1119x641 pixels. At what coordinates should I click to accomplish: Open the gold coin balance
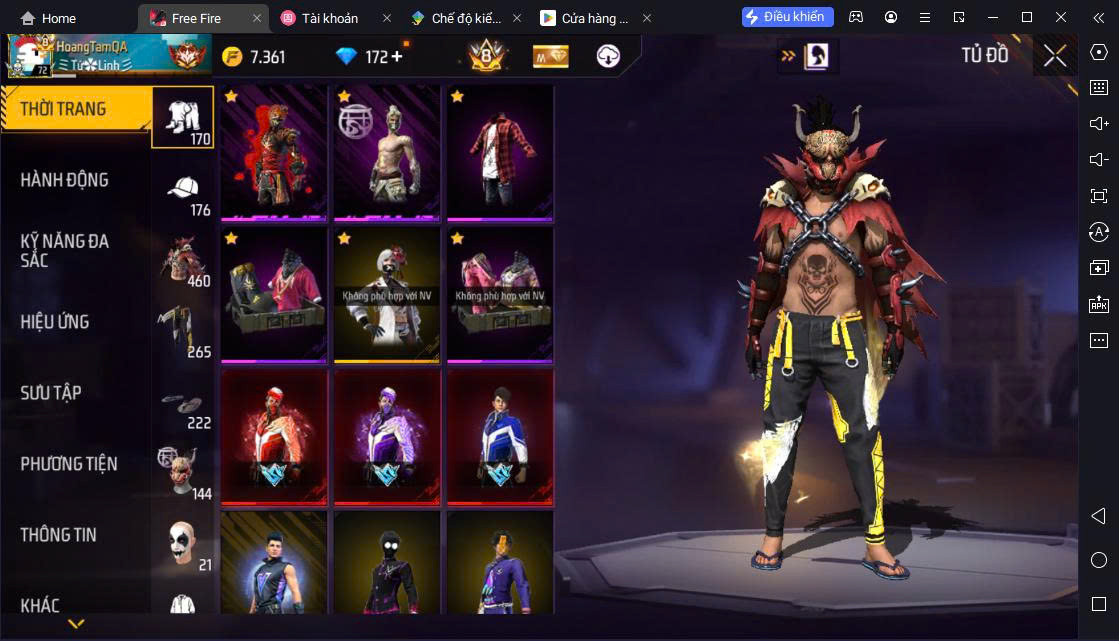point(254,57)
